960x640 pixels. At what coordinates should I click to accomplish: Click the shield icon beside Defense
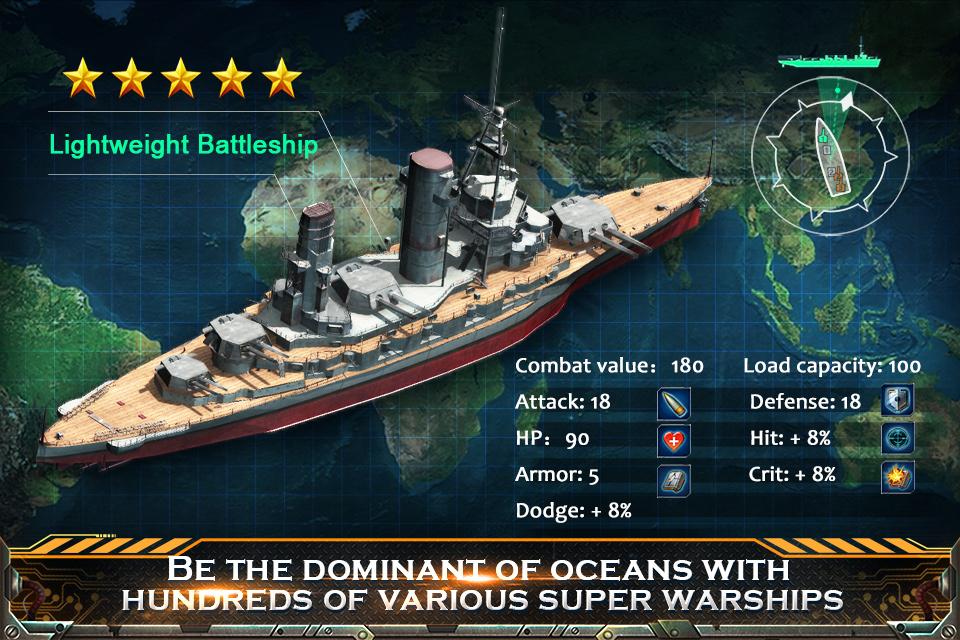click(x=897, y=403)
